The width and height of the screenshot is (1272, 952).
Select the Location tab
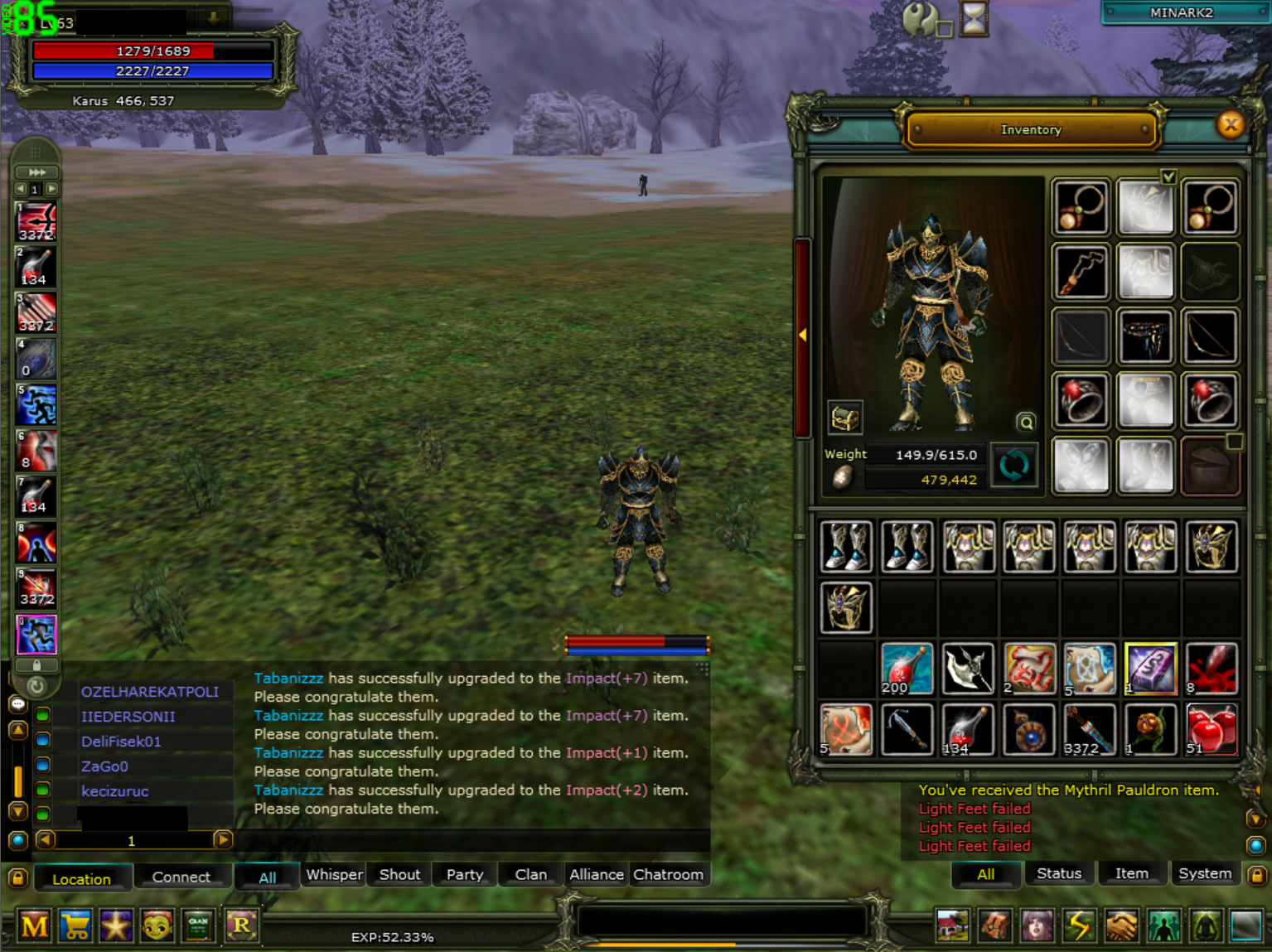81,878
